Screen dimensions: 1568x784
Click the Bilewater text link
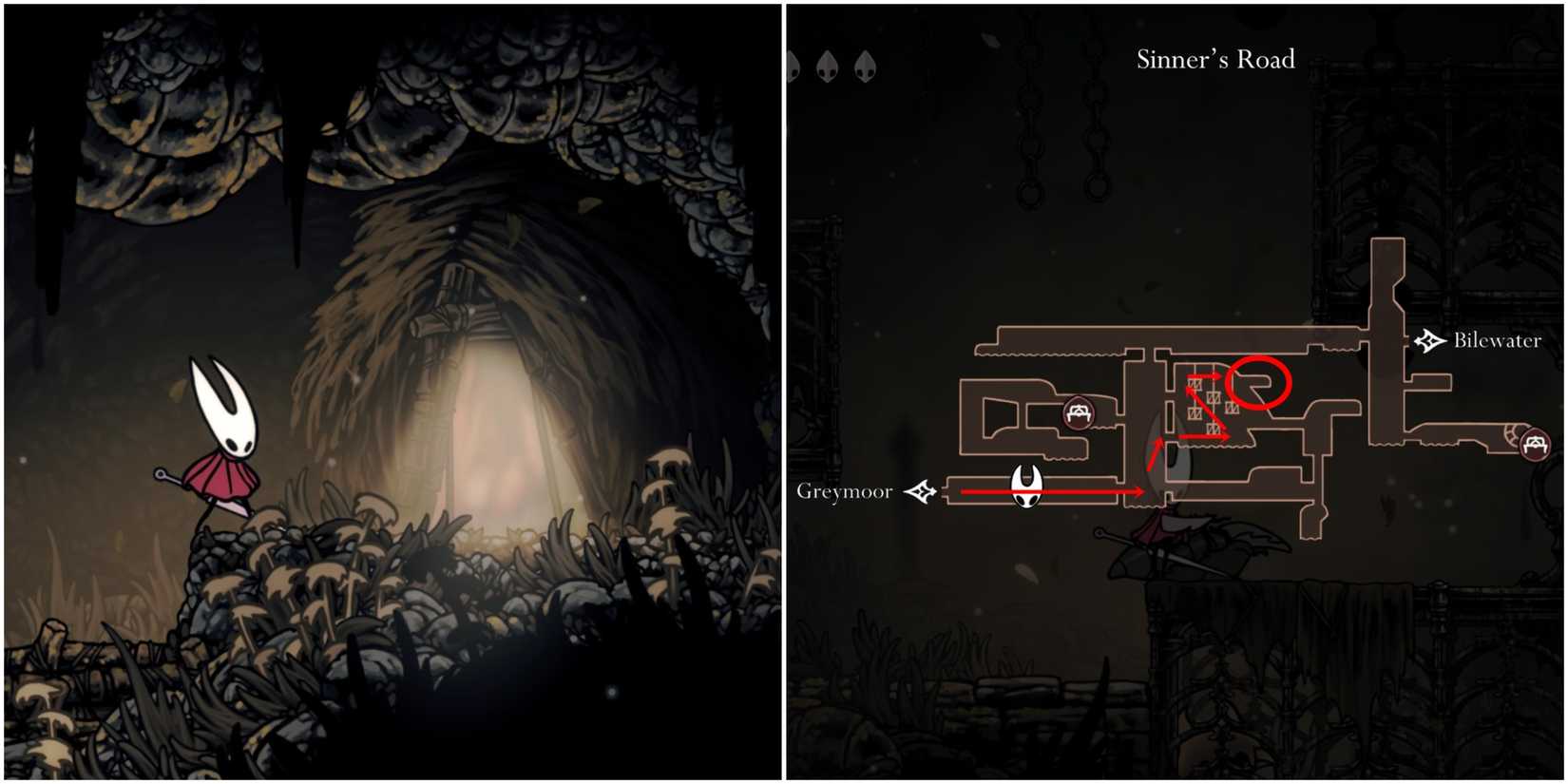tap(1497, 339)
